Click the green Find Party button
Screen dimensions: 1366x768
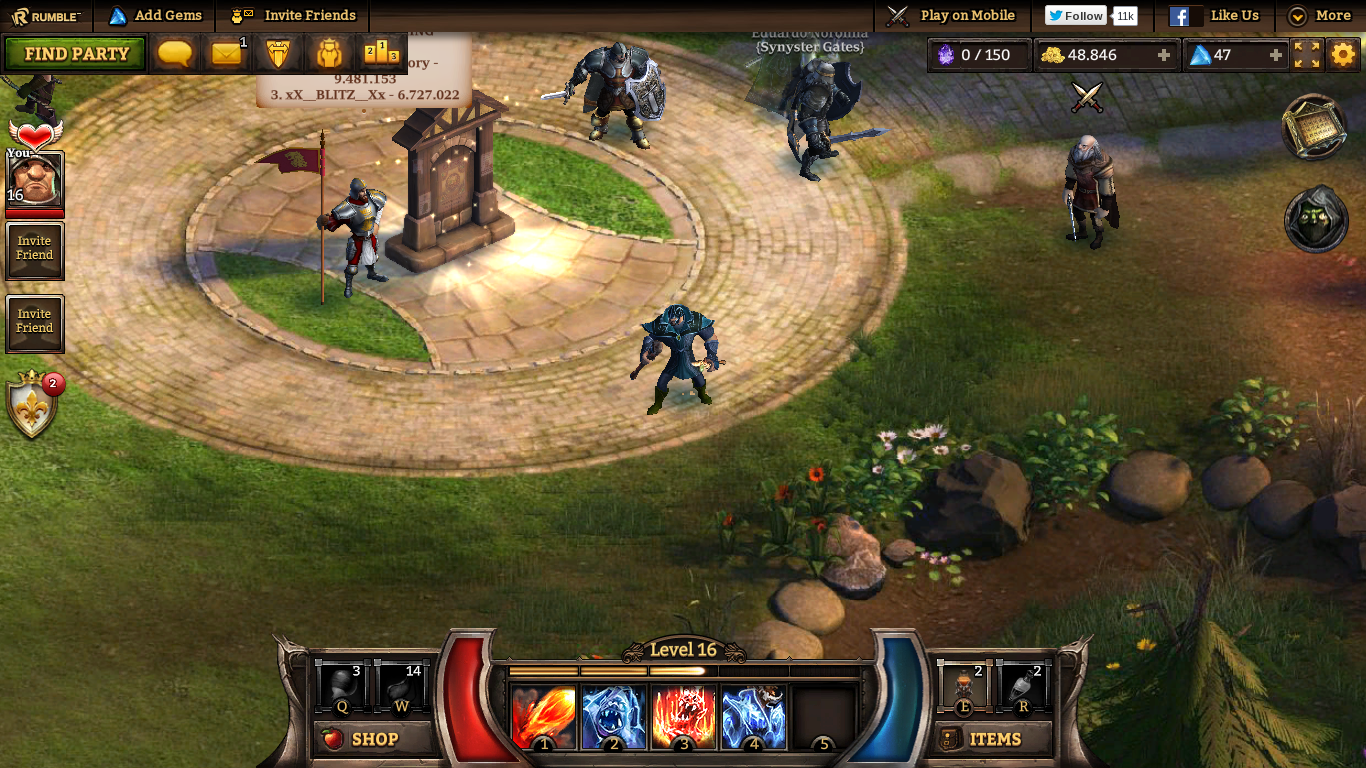tap(75, 54)
